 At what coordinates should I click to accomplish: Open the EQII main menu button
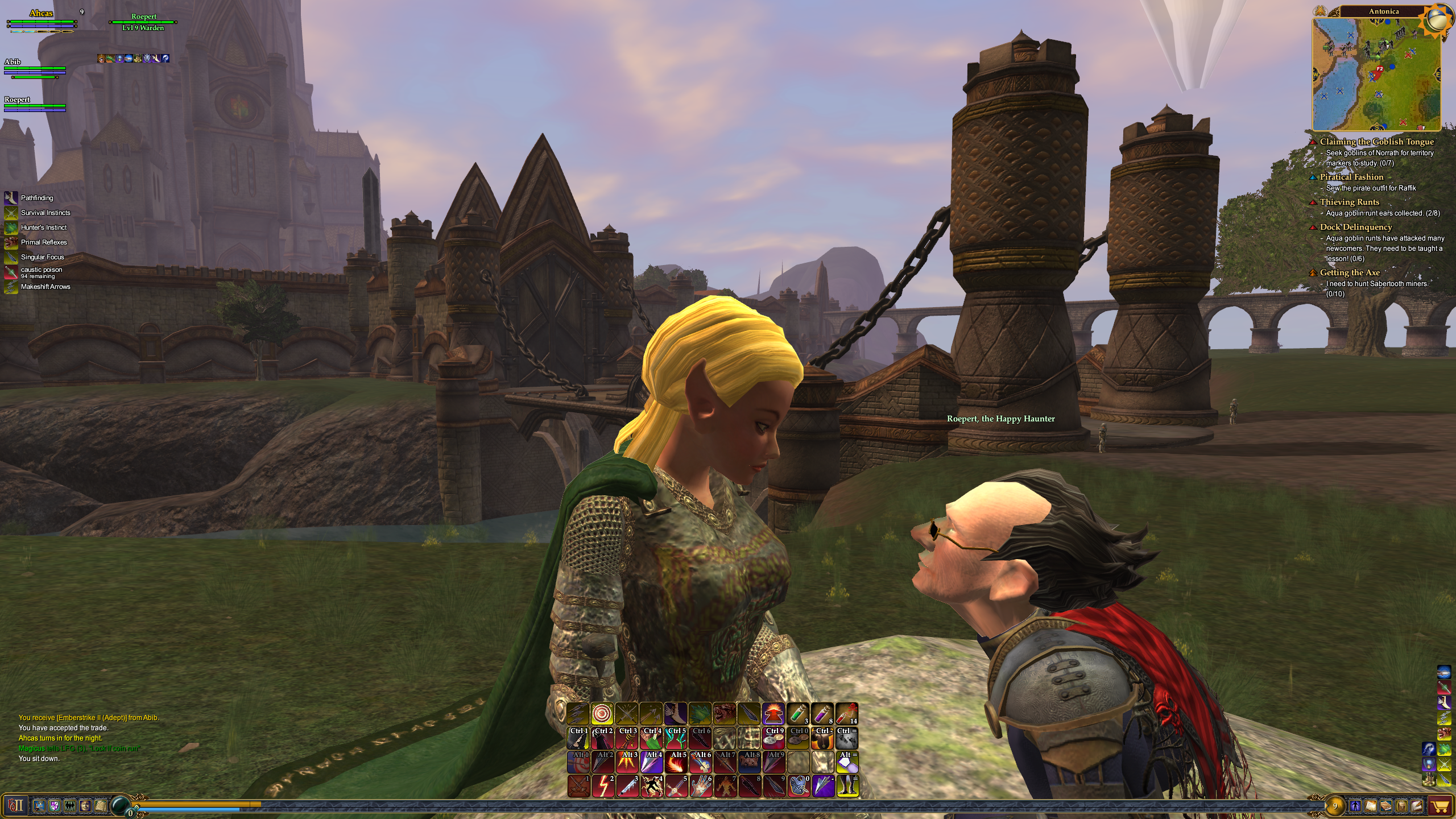[x=15, y=805]
